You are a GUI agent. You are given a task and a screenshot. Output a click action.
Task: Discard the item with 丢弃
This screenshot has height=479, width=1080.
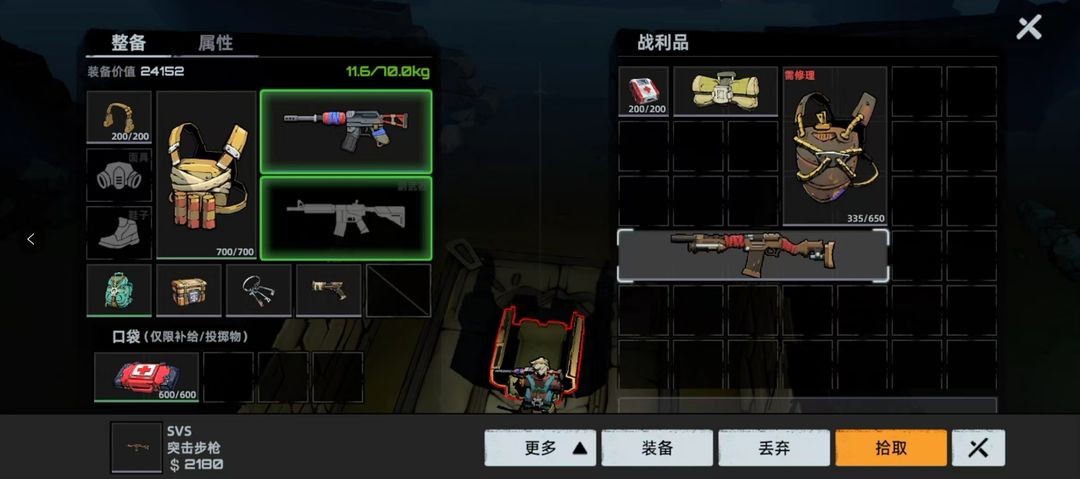tap(774, 448)
